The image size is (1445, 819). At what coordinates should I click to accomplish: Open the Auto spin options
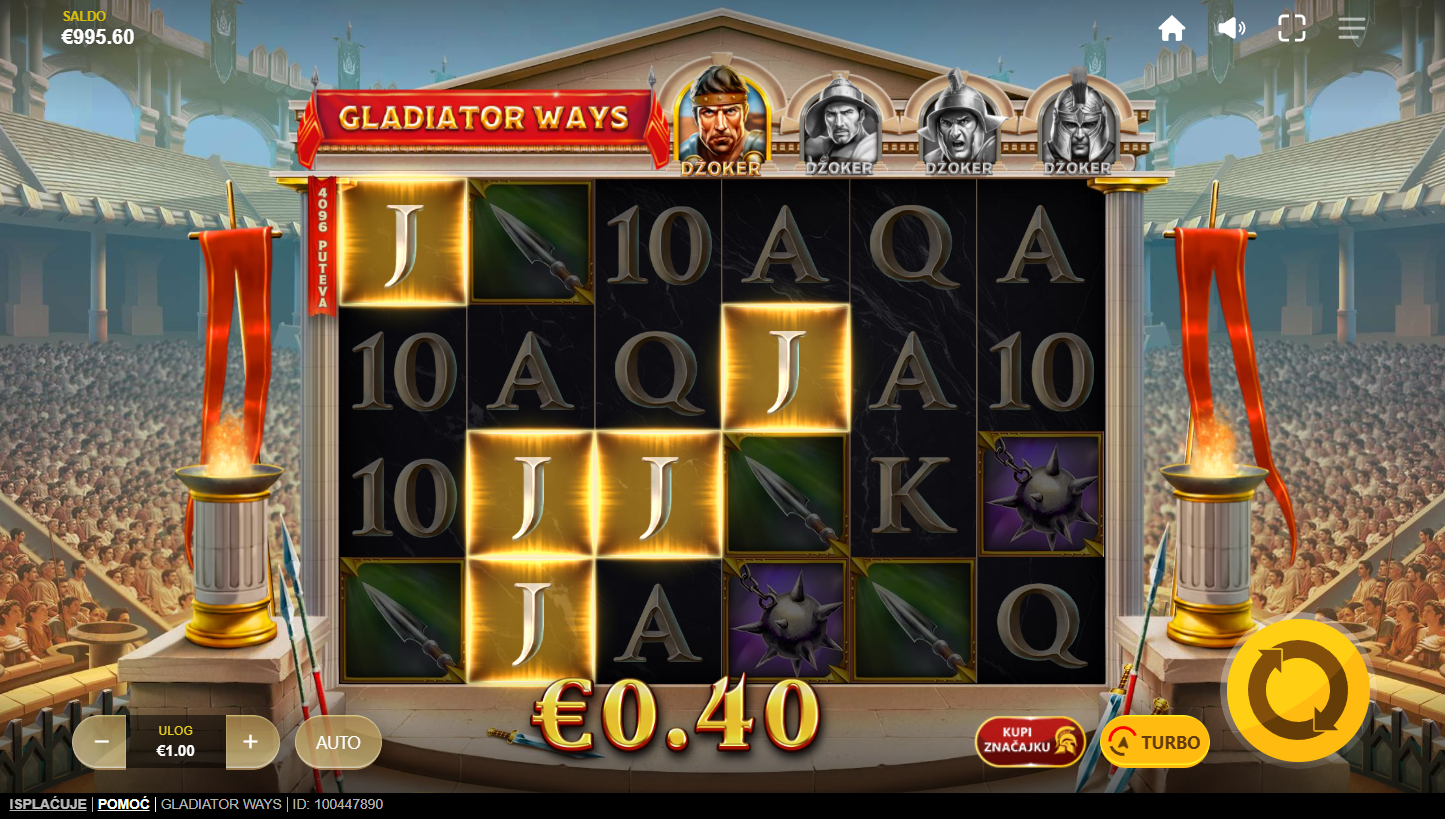[338, 742]
